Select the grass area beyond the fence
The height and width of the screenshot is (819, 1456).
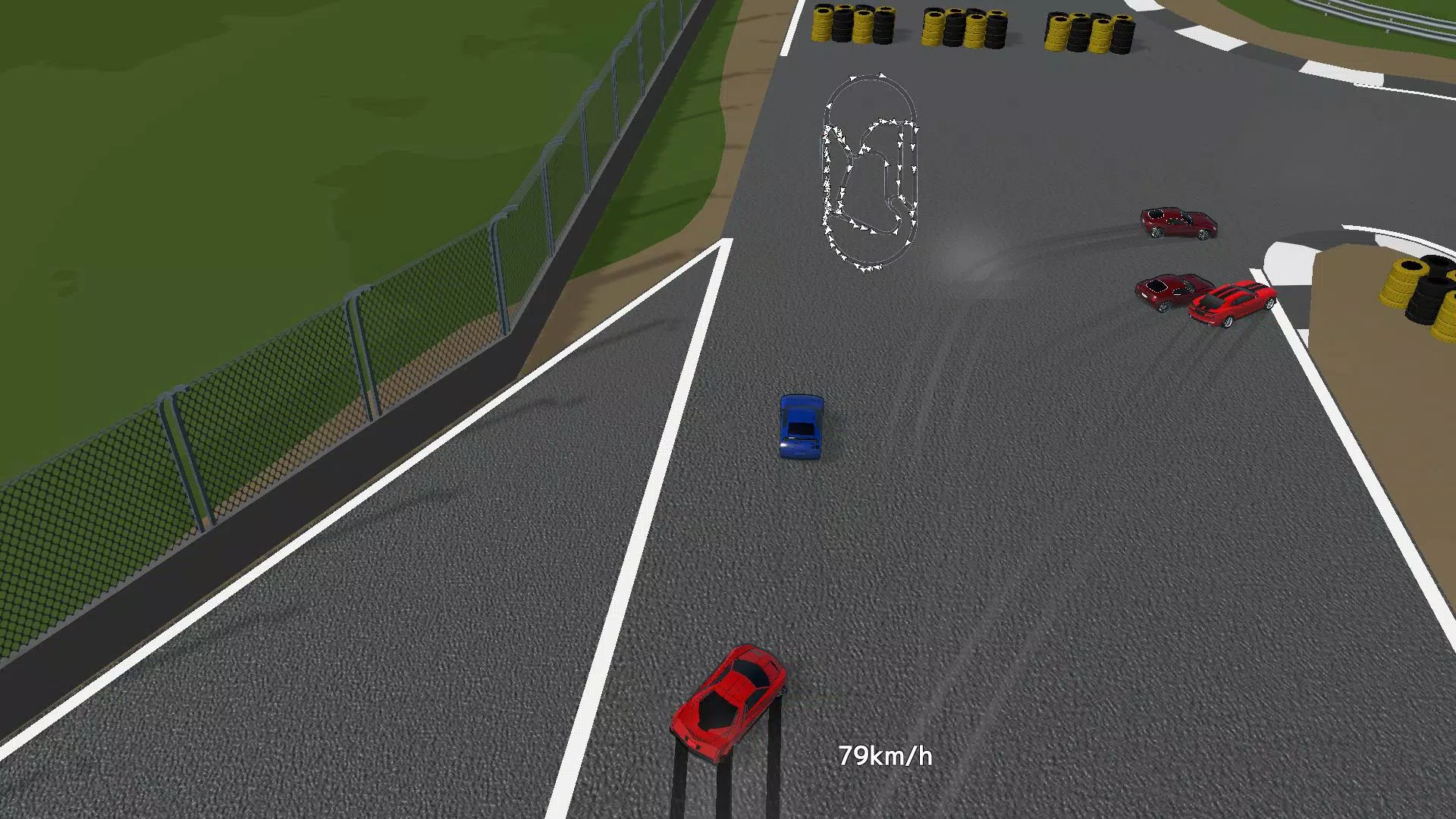227,152
